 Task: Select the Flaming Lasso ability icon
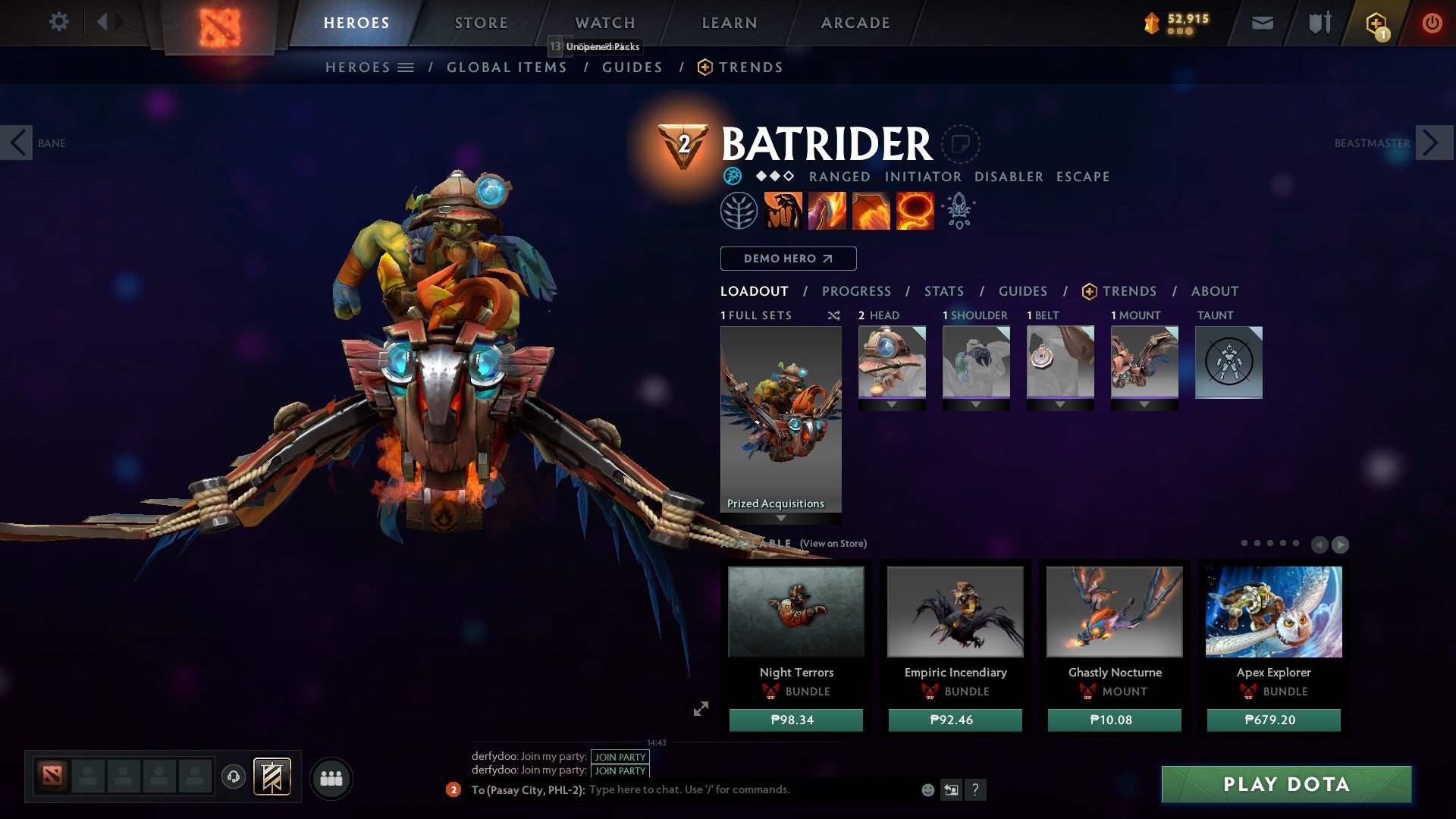tap(916, 210)
